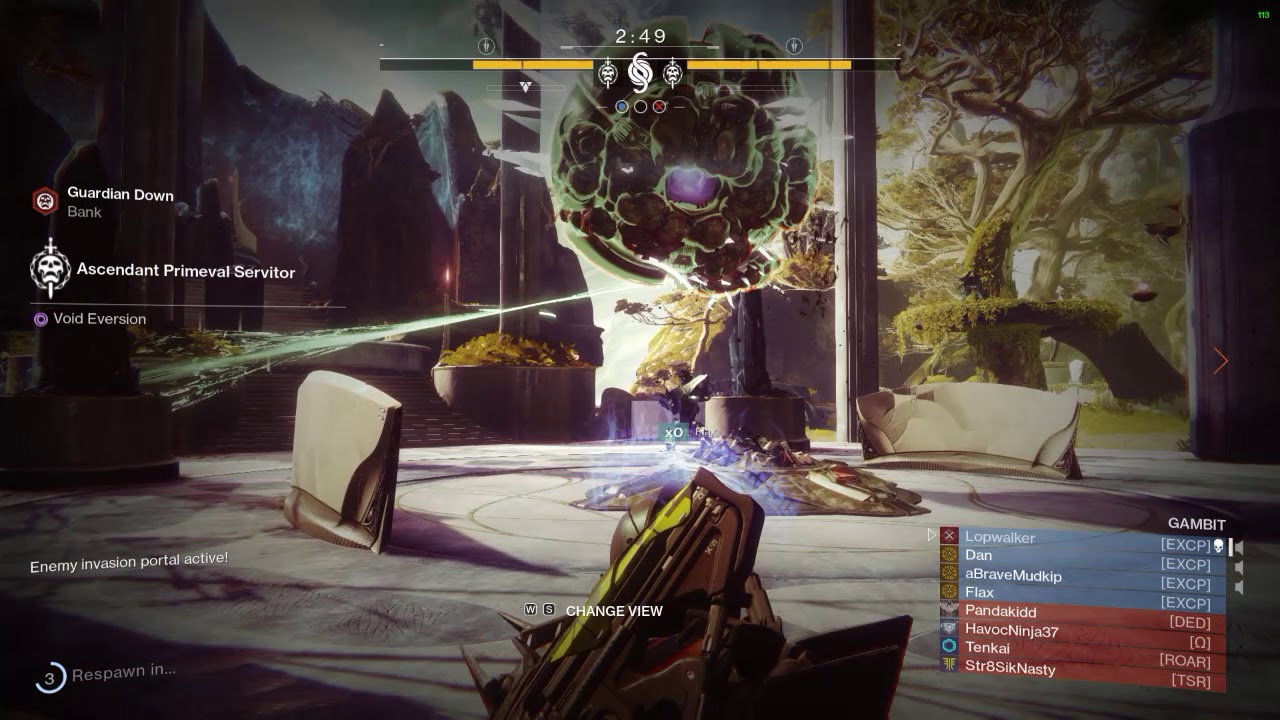Choose Tenkai in the player list
Viewport: 1280px width, 720px height.
point(987,648)
